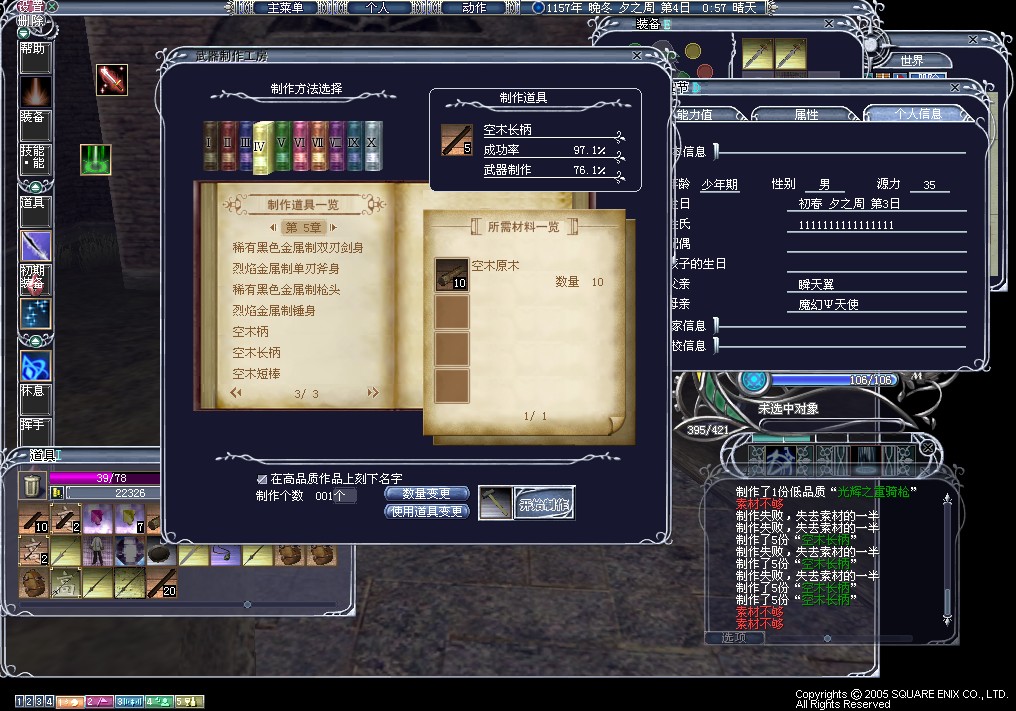Open the 动作 actions menu
Viewport: 1016px width, 711px height.
click(474, 7)
